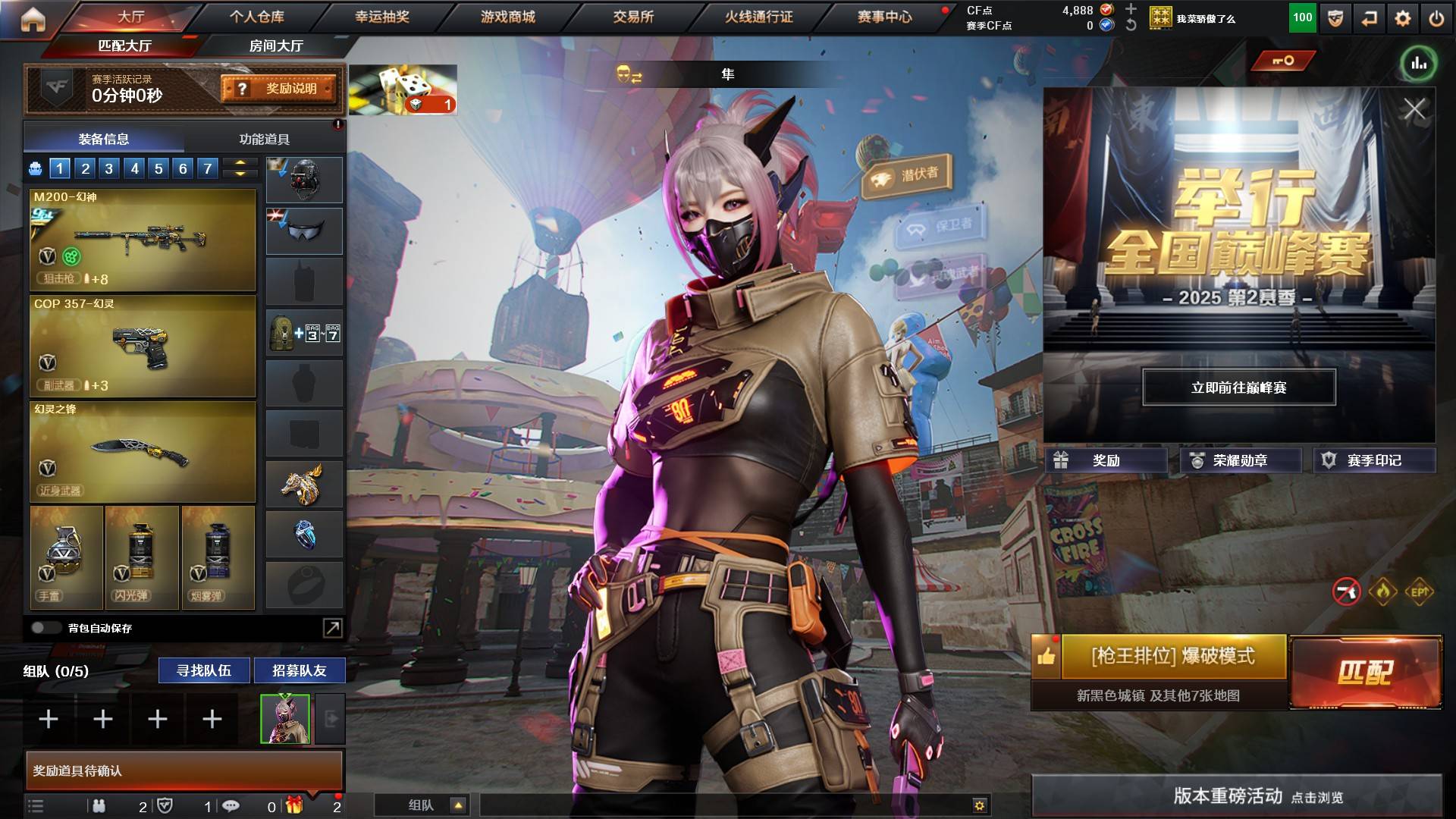The height and width of the screenshot is (819, 1456).
Task: Open the settings gear icon
Action: coord(1403,18)
